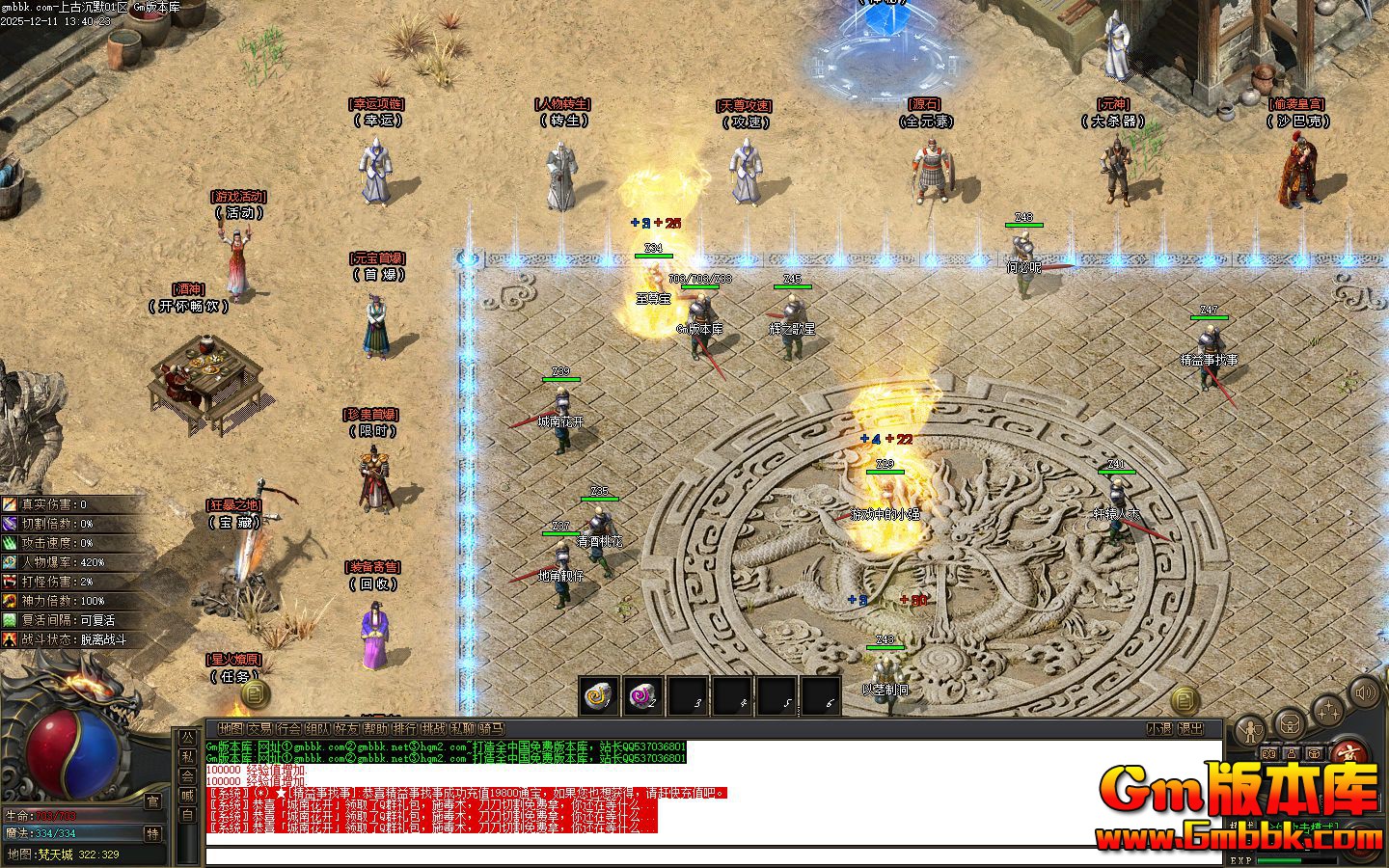Click the small person icon in the mini icon row
The image size is (1389, 868).
(x=1291, y=754)
